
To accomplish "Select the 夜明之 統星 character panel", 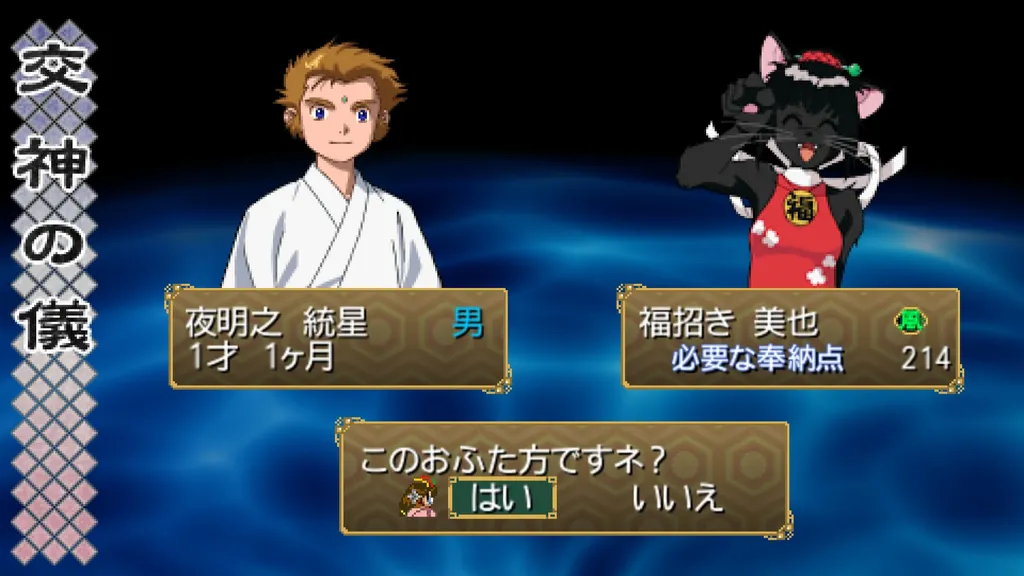I will click(x=338, y=339).
